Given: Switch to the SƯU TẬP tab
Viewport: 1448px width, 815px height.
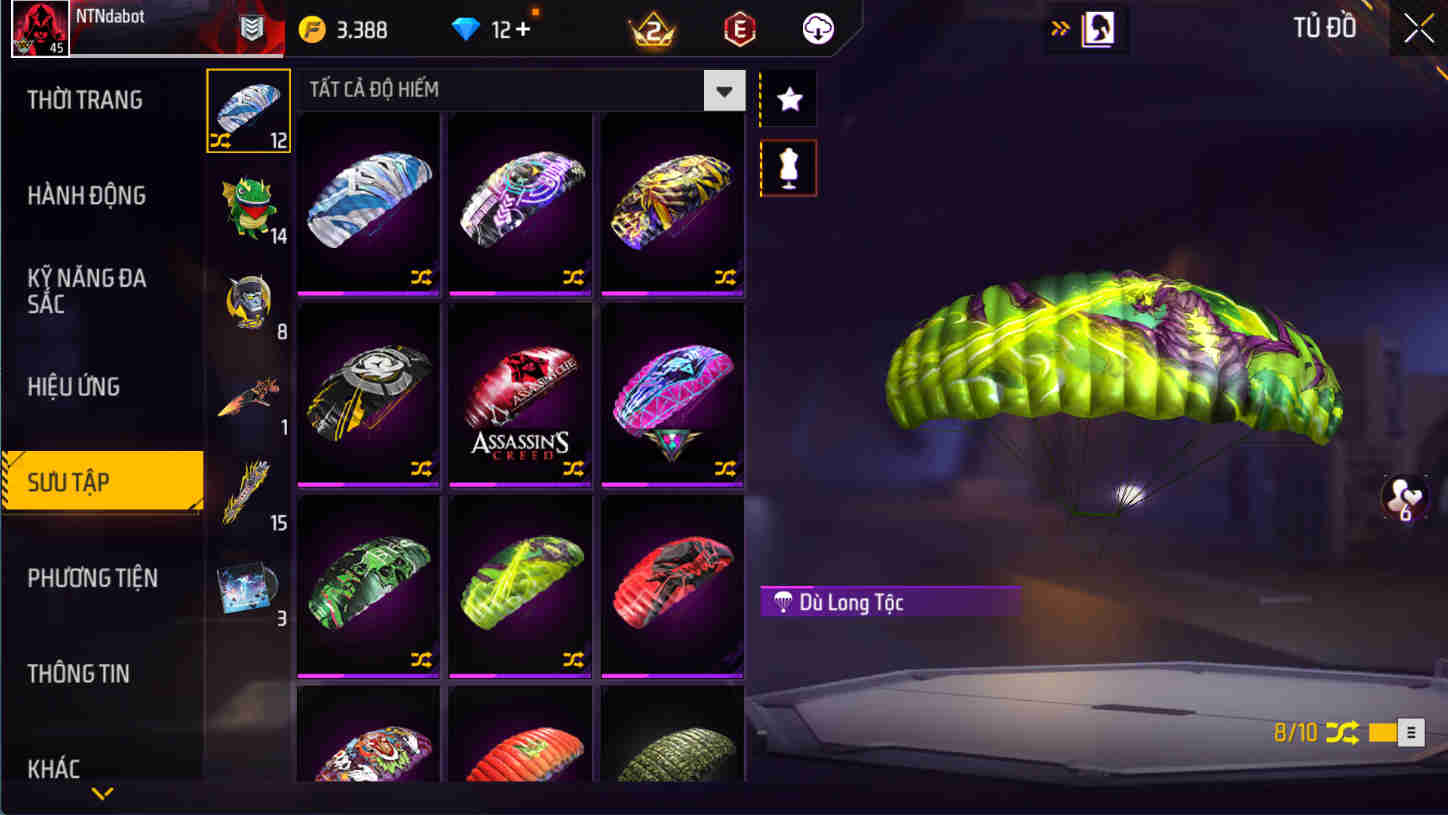Looking at the screenshot, I should pyautogui.click(x=95, y=481).
